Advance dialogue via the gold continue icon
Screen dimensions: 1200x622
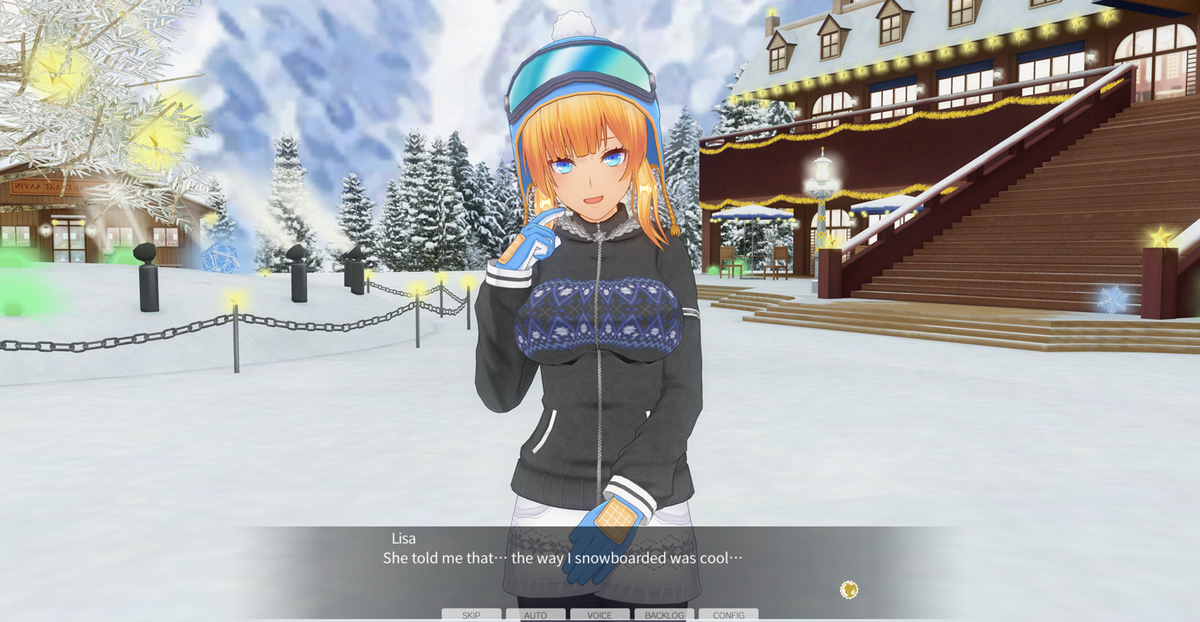click(849, 590)
